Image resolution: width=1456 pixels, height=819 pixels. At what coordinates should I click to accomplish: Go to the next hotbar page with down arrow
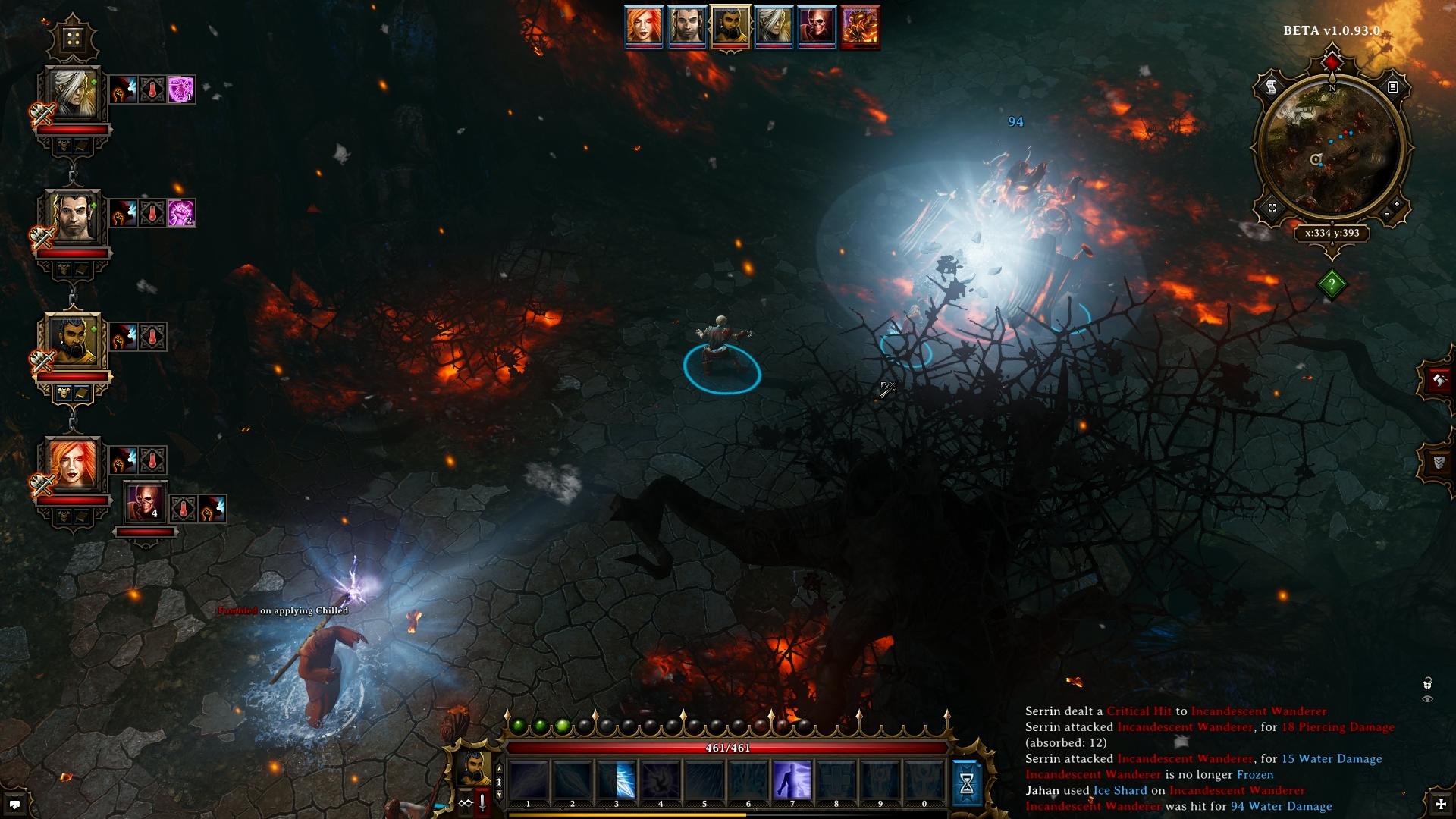coord(499,795)
